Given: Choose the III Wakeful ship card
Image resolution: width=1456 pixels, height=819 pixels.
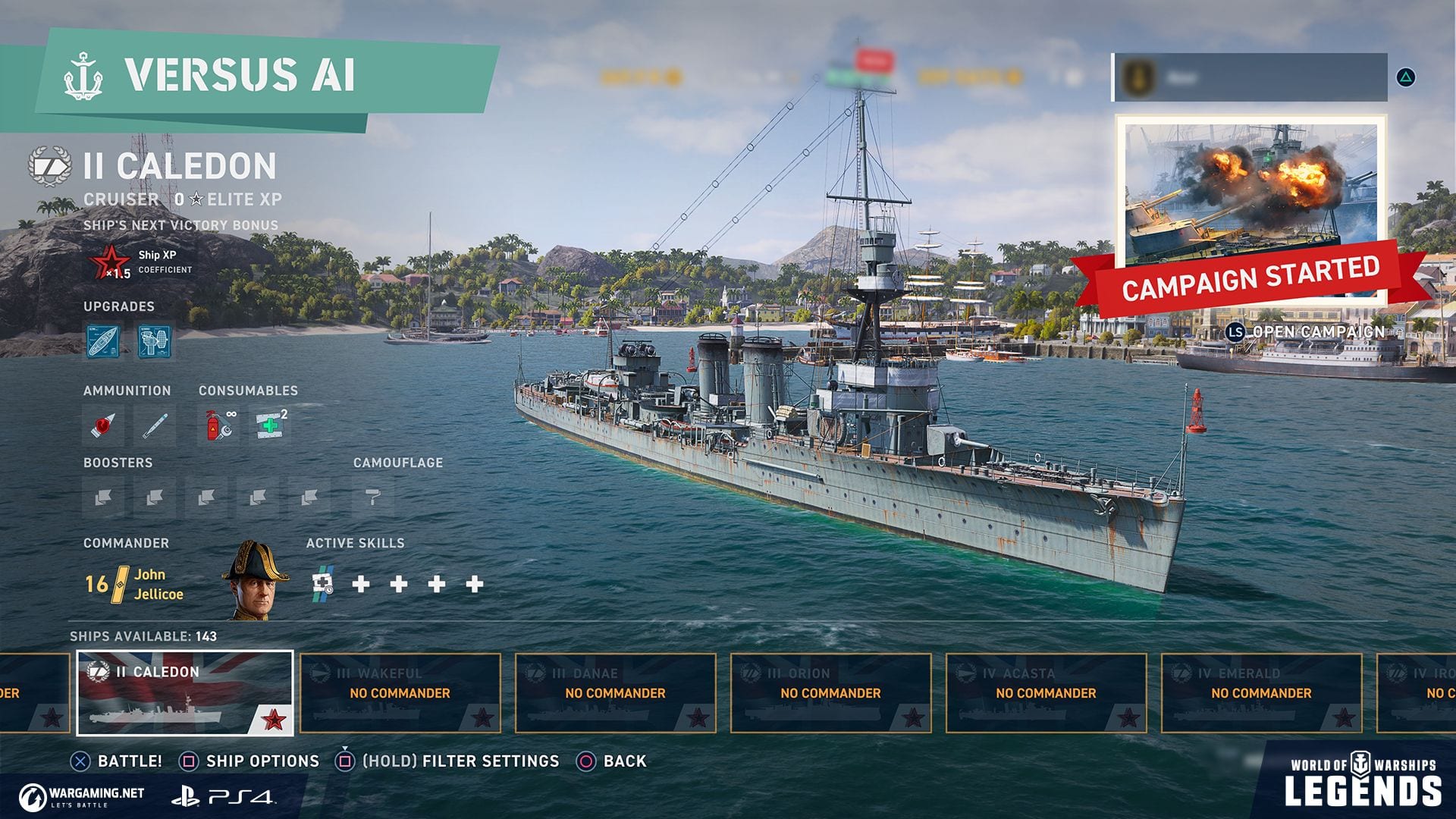Looking at the screenshot, I should 400,693.
